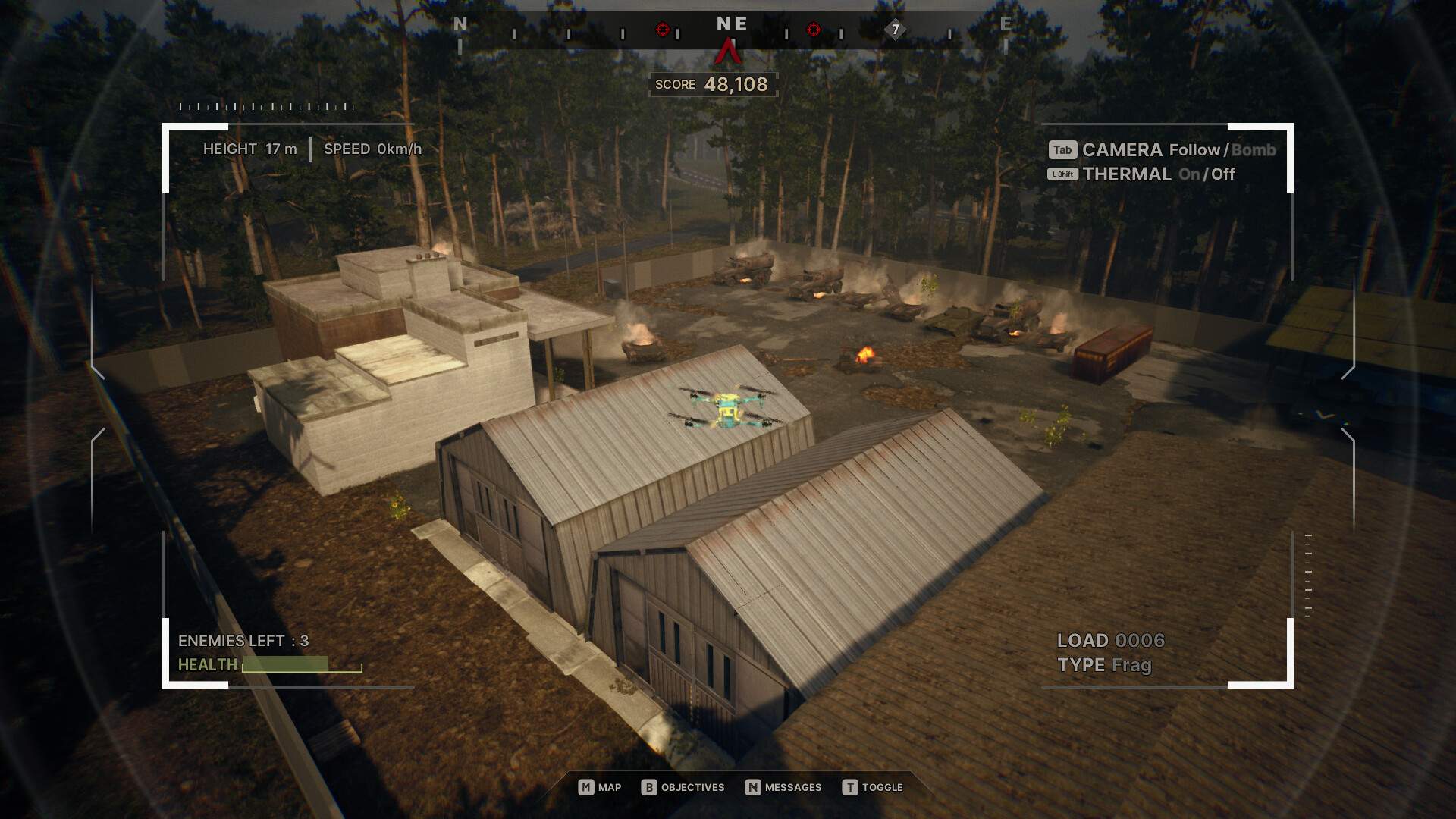The height and width of the screenshot is (819, 1456).
Task: Open the Messages log
Action: click(x=783, y=787)
